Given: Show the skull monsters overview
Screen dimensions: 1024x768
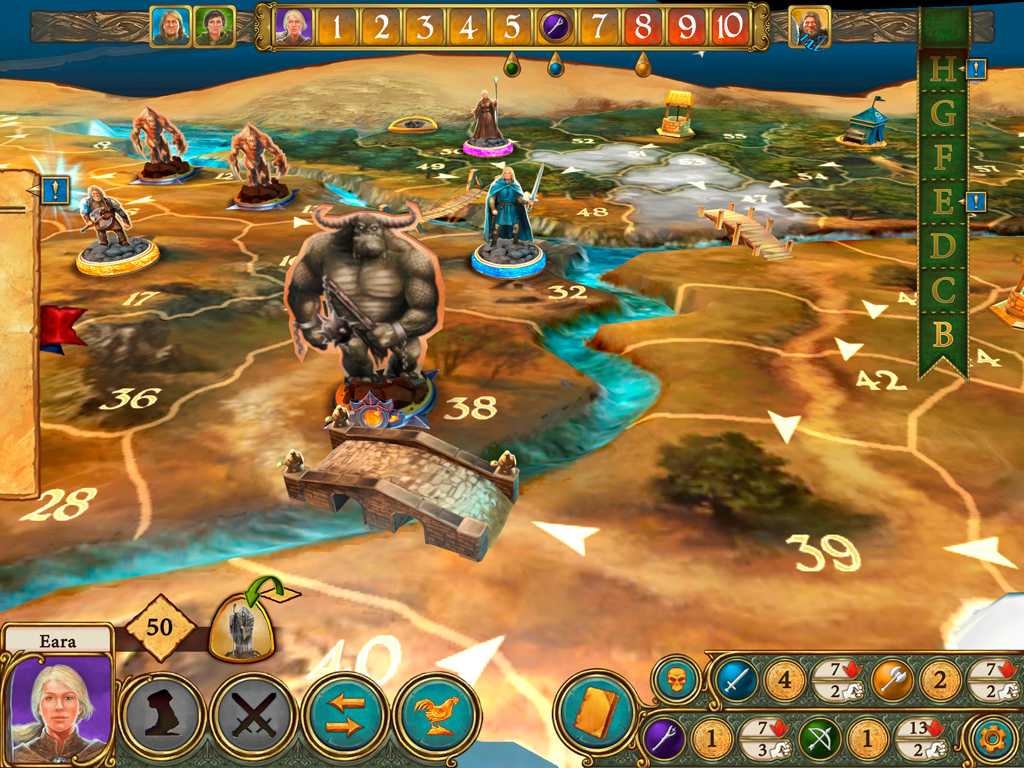Looking at the screenshot, I should [676, 681].
